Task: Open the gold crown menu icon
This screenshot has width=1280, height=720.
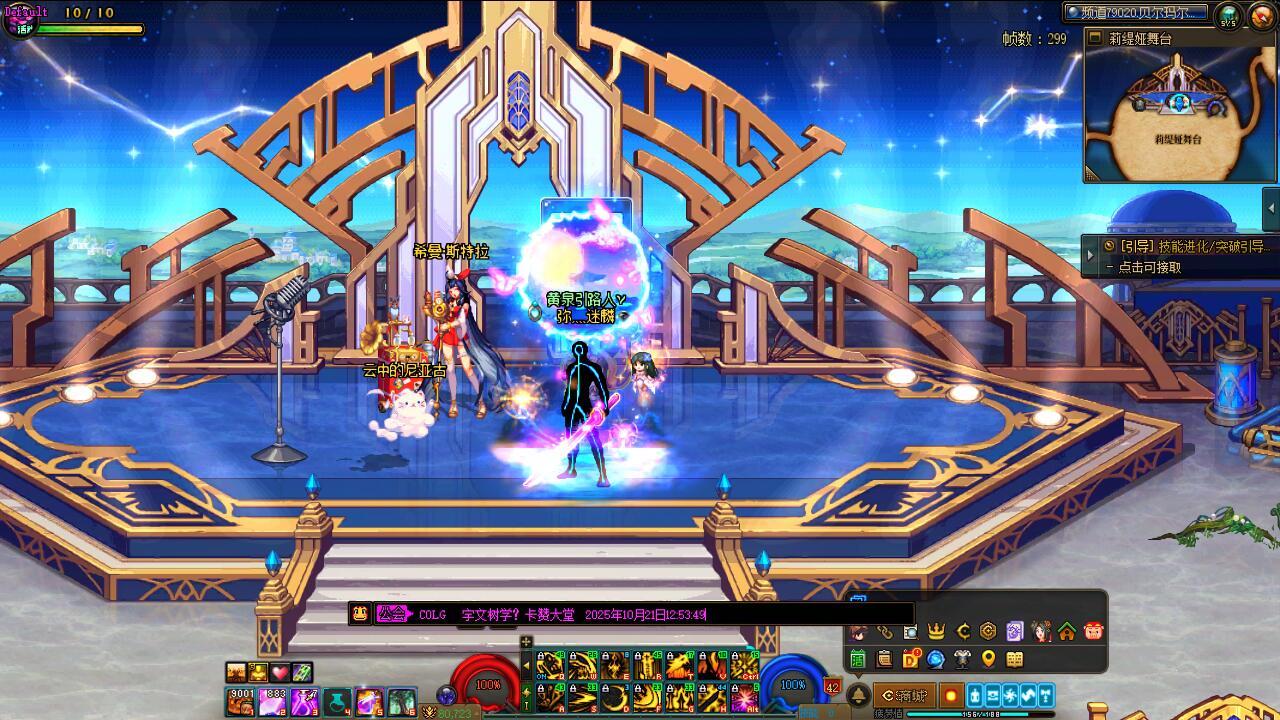Action: [937, 631]
